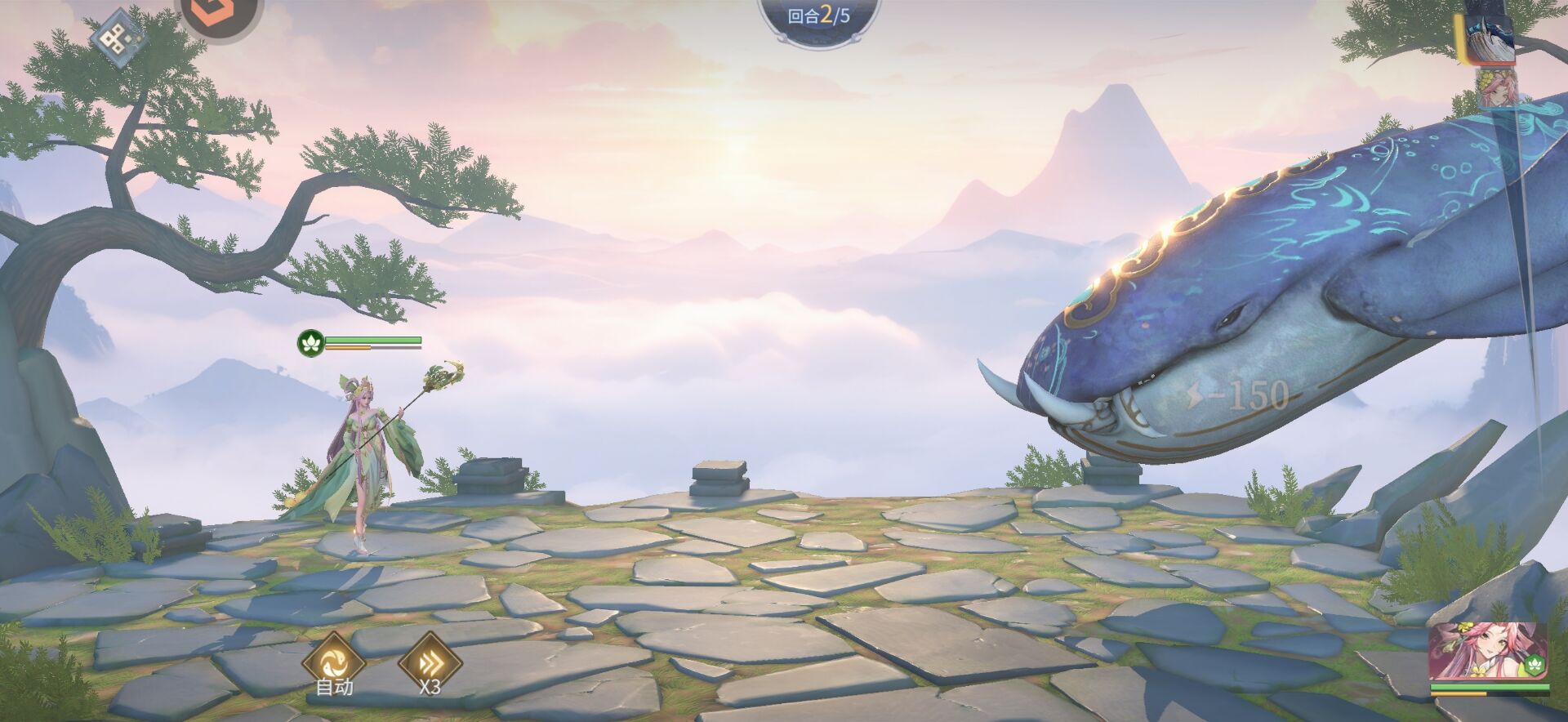Select the pink-haired heroine turn-order portrait
This screenshot has width=1568, height=722.
click(x=1499, y=89)
